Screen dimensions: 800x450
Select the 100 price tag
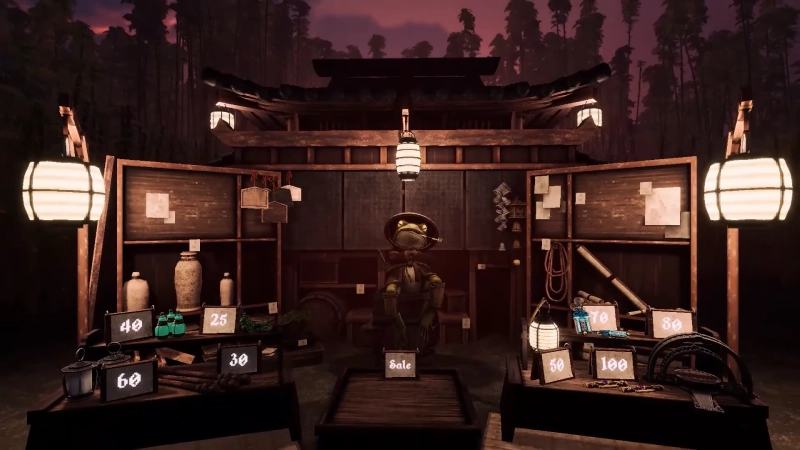pyautogui.click(x=613, y=364)
